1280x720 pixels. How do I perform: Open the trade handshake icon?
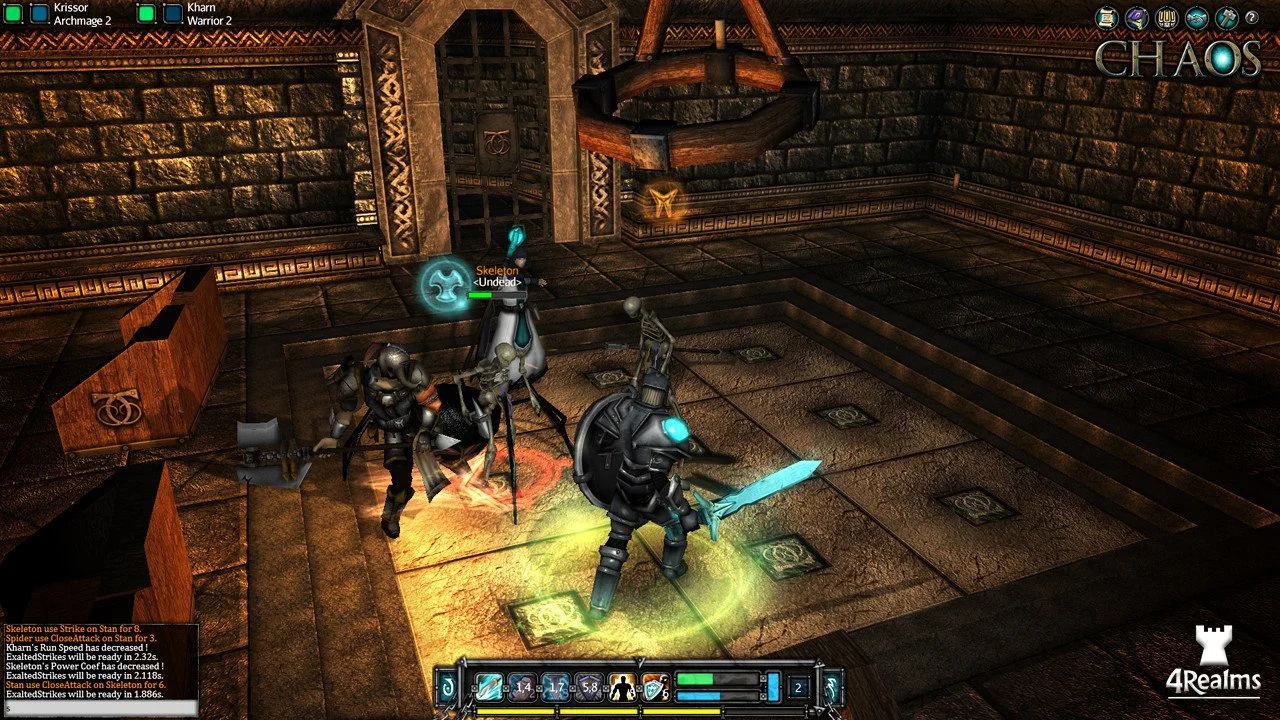tap(1195, 17)
